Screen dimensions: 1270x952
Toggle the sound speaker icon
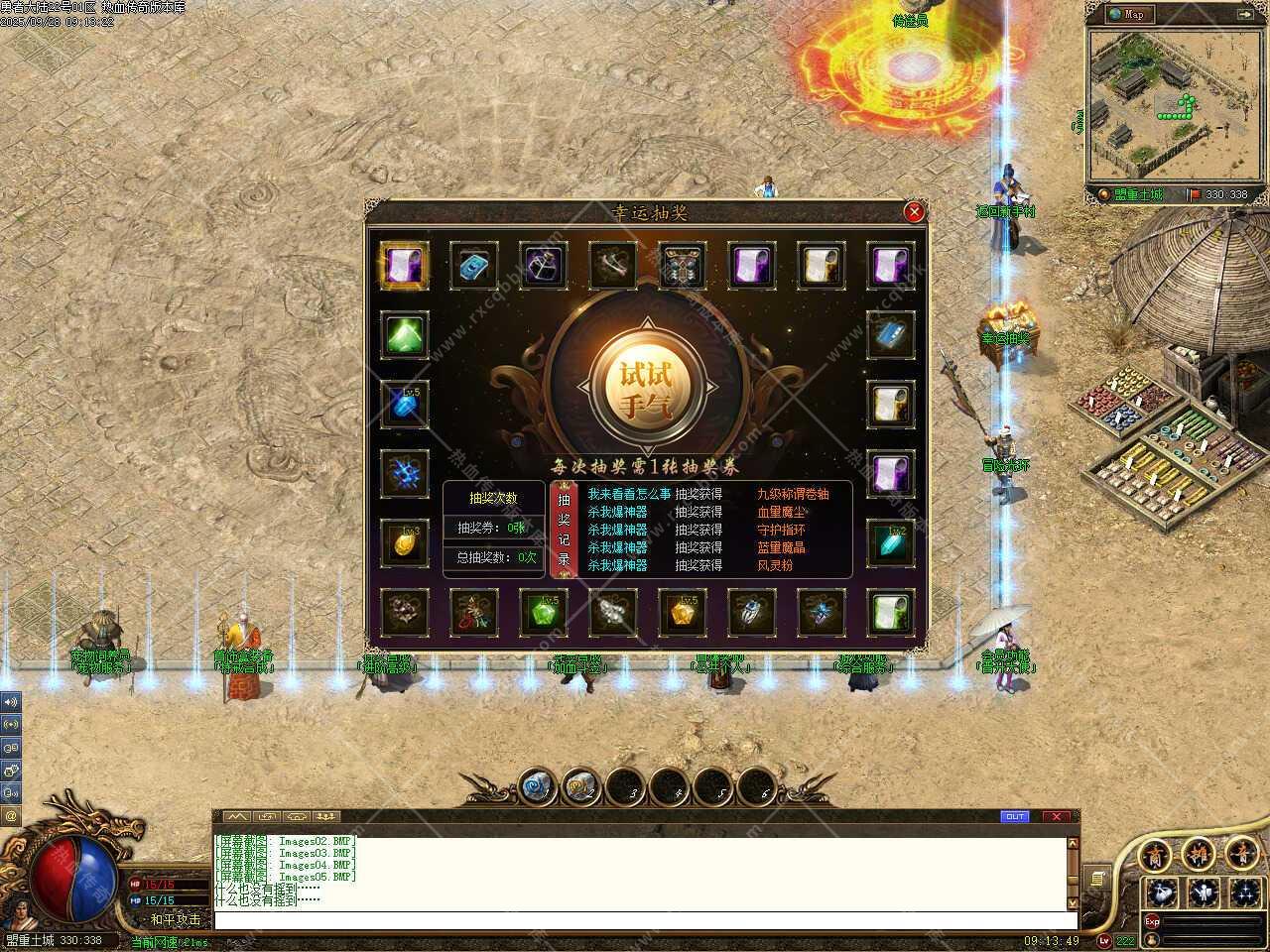(x=11, y=701)
